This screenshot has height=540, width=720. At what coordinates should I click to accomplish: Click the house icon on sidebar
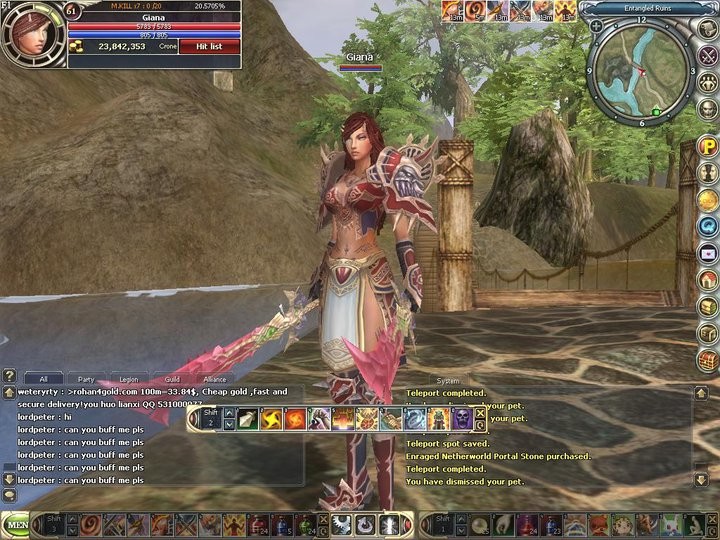(709, 278)
